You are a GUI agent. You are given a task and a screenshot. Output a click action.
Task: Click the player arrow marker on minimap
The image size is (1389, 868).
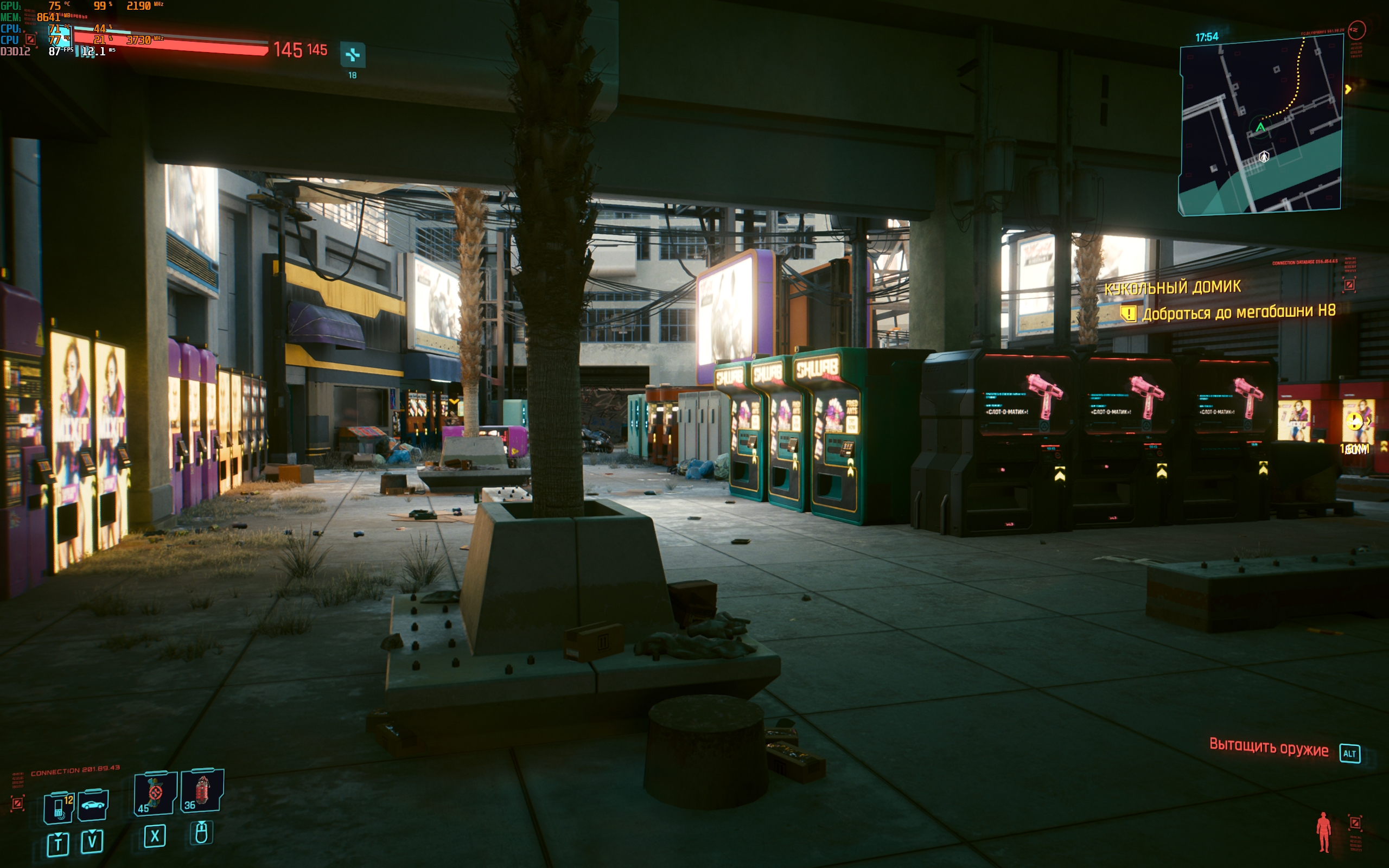[1260, 127]
